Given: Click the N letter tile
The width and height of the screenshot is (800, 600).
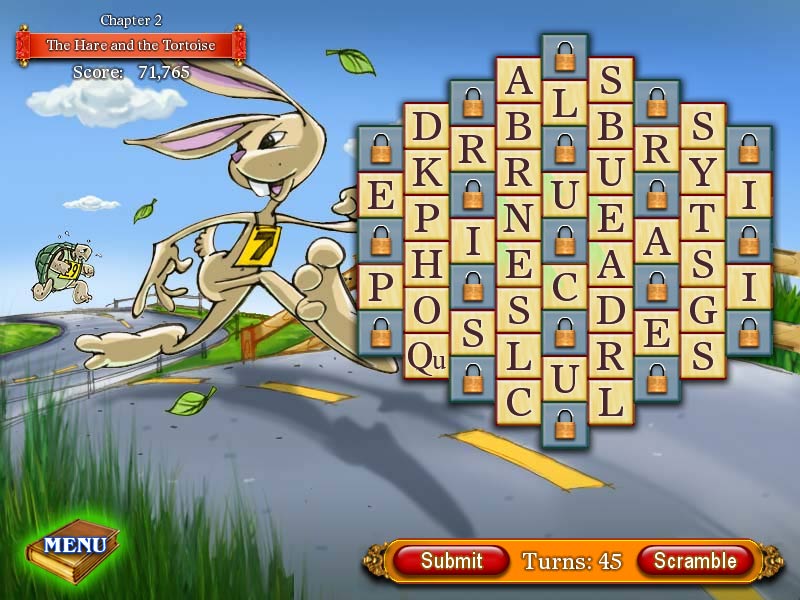Looking at the screenshot, I should [x=519, y=218].
